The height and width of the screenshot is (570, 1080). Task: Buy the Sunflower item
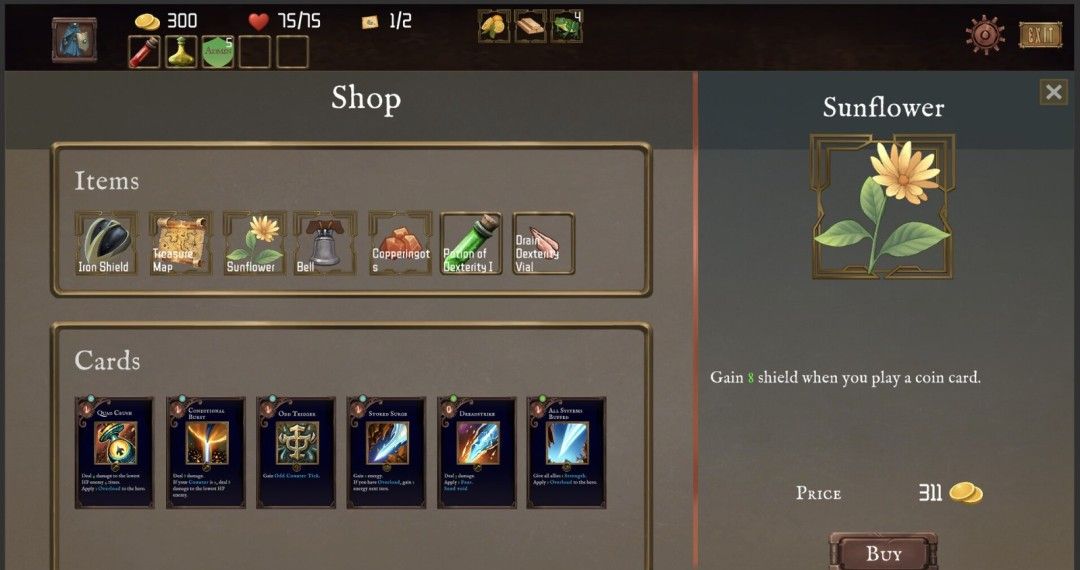883,553
